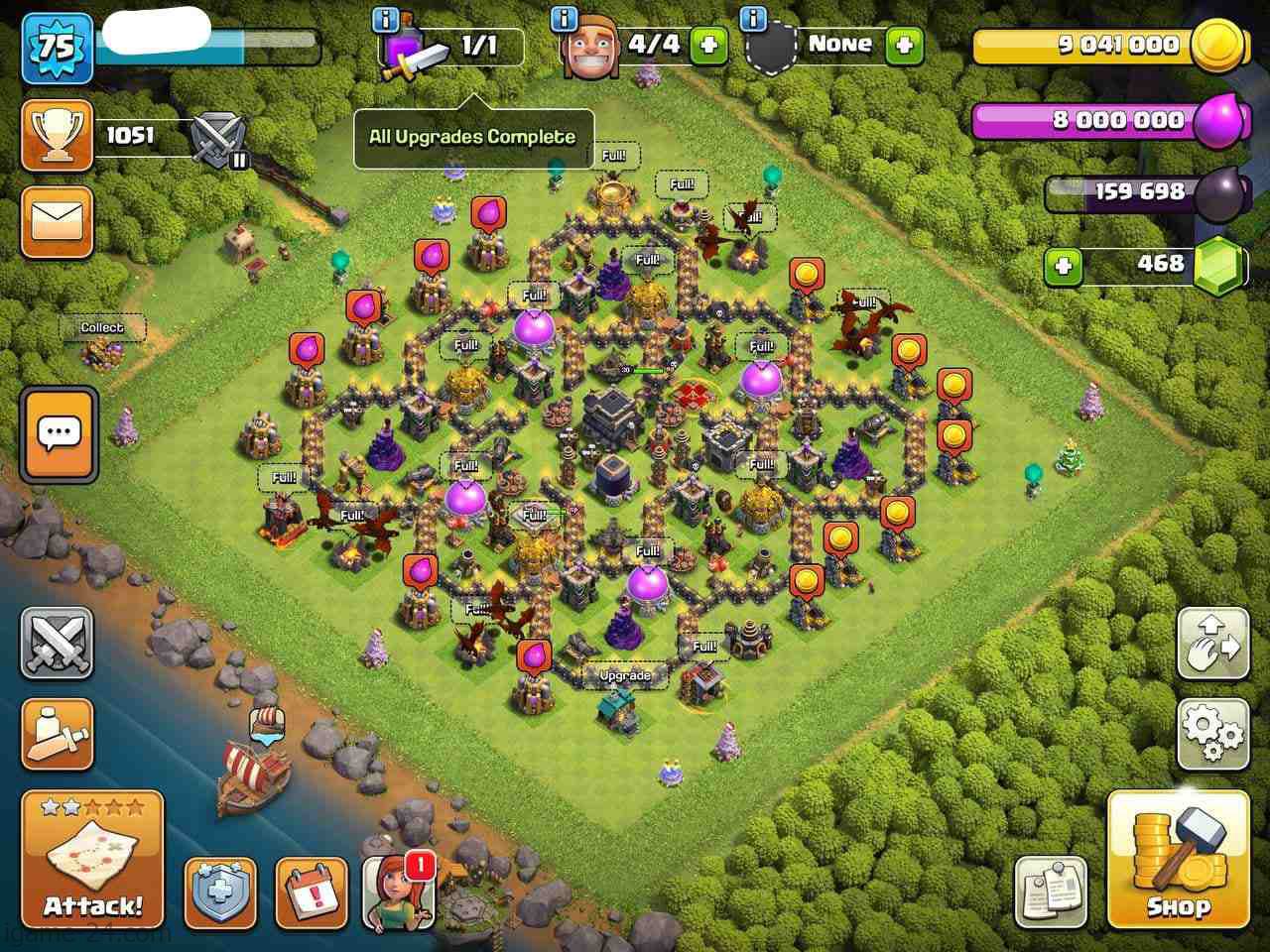Open the crossed swords war button

click(58, 643)
